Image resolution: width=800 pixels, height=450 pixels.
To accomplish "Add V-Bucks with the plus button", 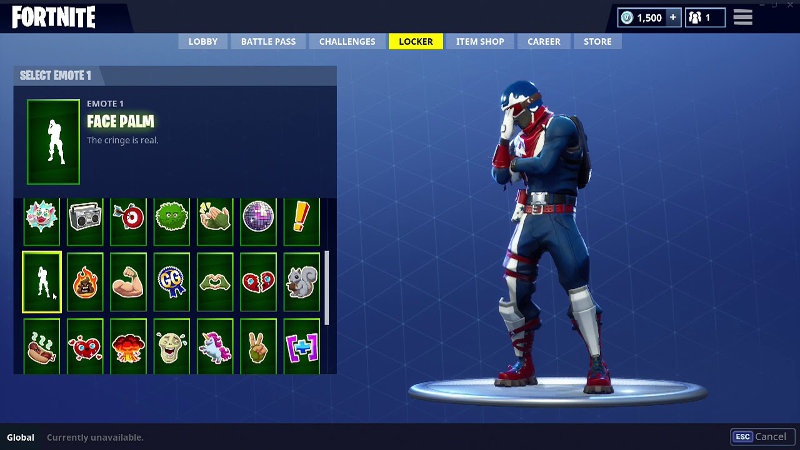I will [672, 18].
